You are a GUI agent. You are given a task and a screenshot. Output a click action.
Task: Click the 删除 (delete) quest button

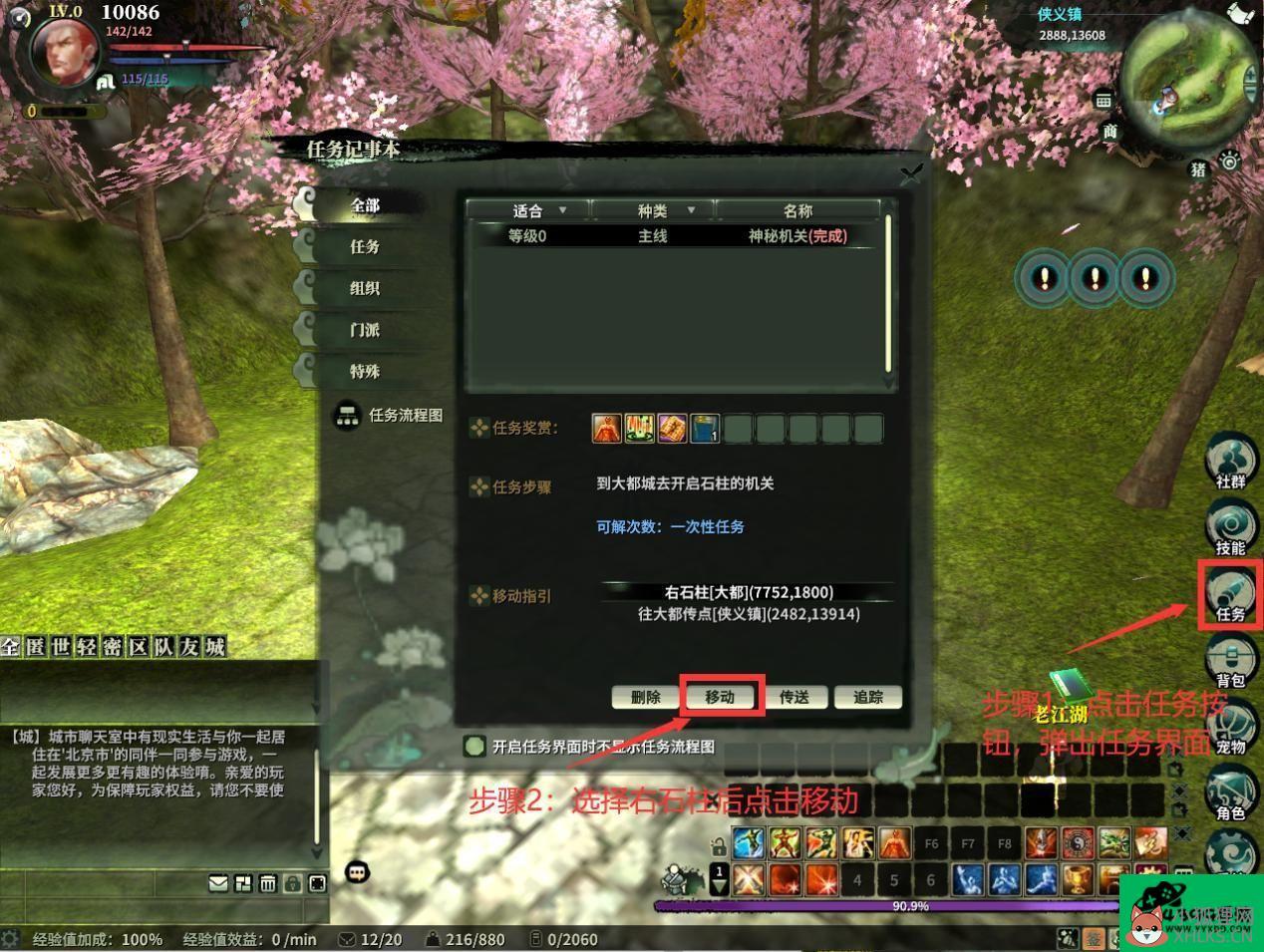(645, 697)
